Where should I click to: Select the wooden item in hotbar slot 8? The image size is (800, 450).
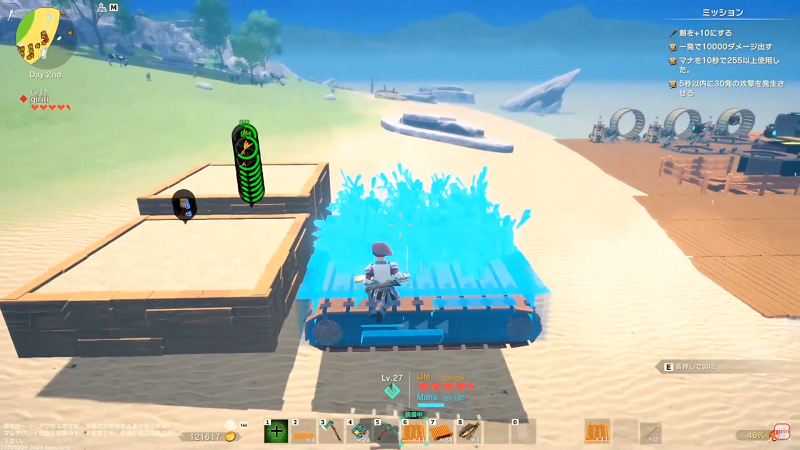tap(469, 431)
